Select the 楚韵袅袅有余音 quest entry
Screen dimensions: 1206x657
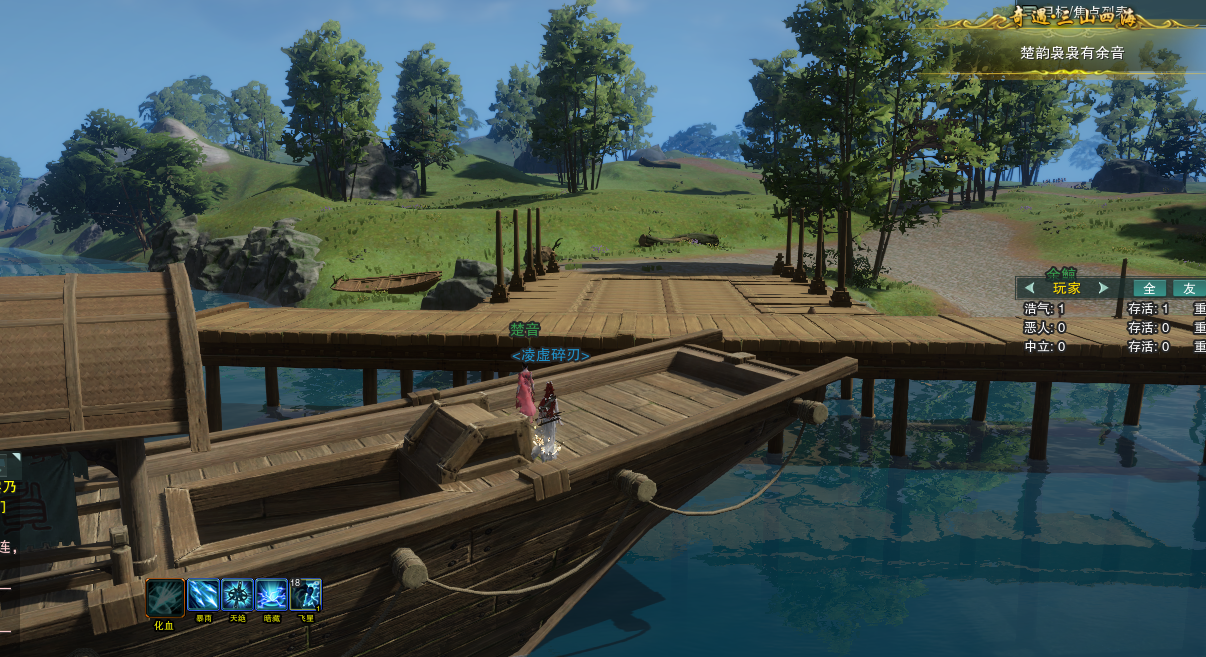click(1071, 52)
